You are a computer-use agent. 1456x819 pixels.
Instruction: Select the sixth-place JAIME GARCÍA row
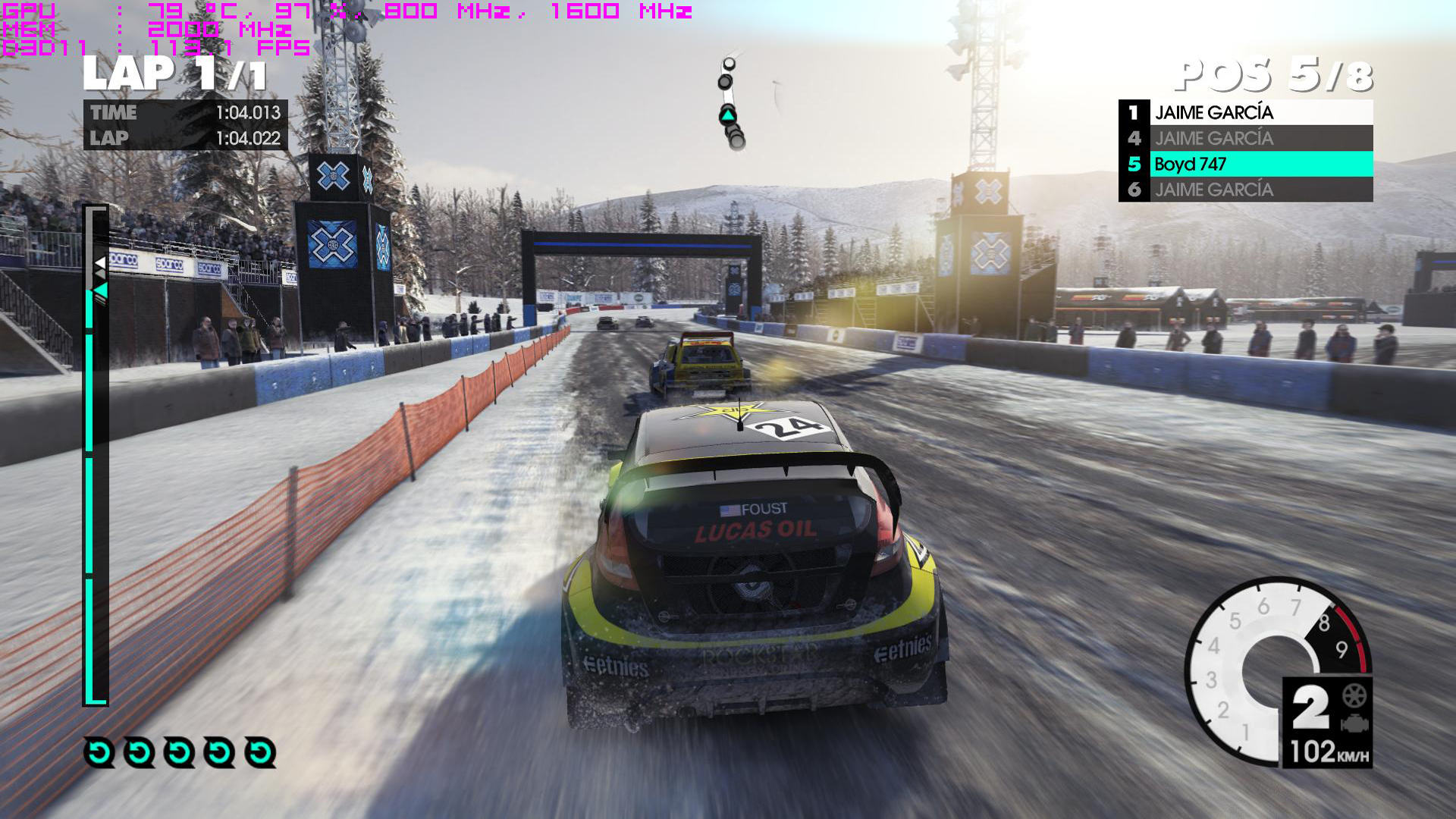(x=1245, y=190)
